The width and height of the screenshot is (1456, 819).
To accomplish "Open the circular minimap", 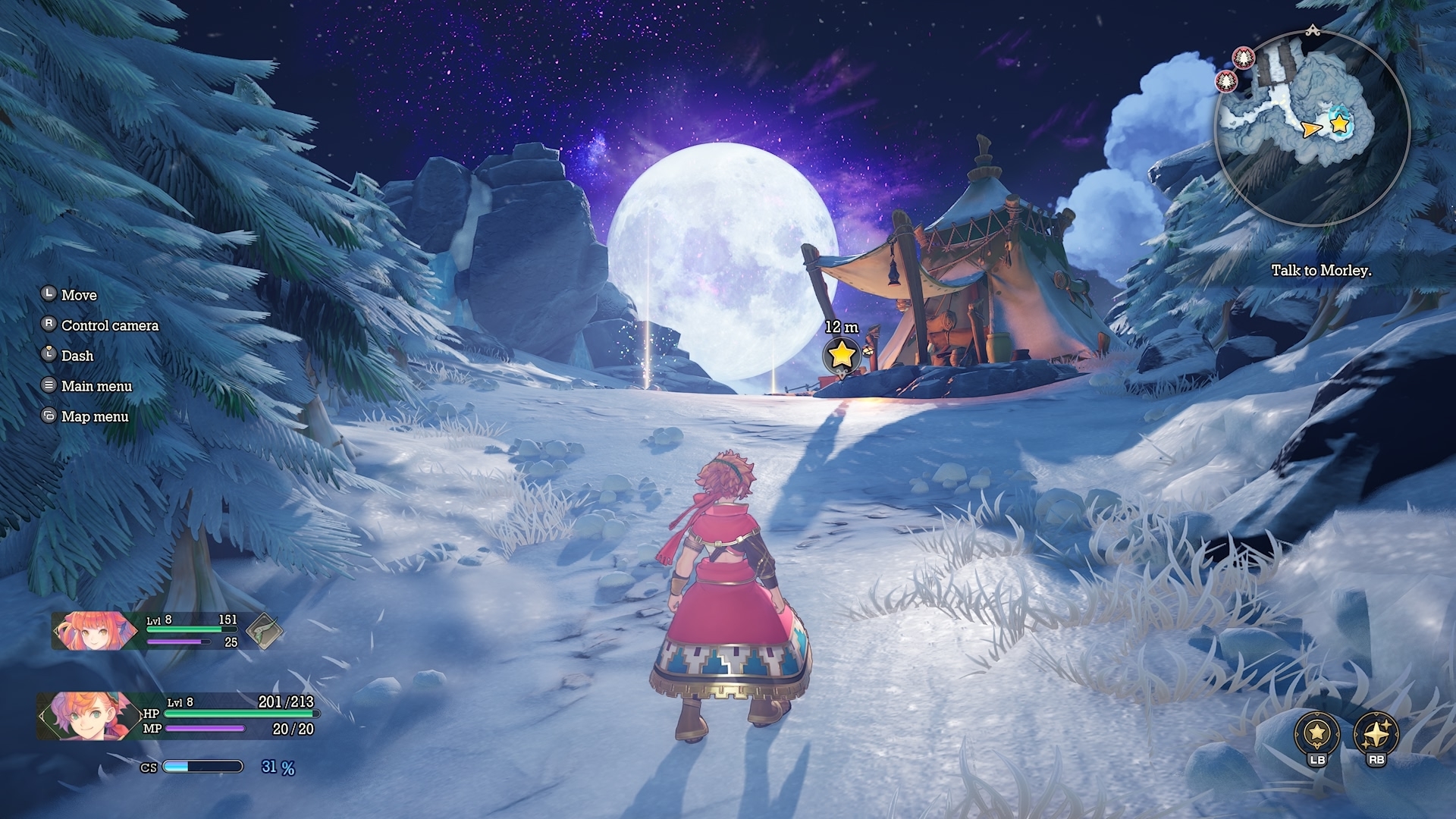I will (x=1313, y=130).
